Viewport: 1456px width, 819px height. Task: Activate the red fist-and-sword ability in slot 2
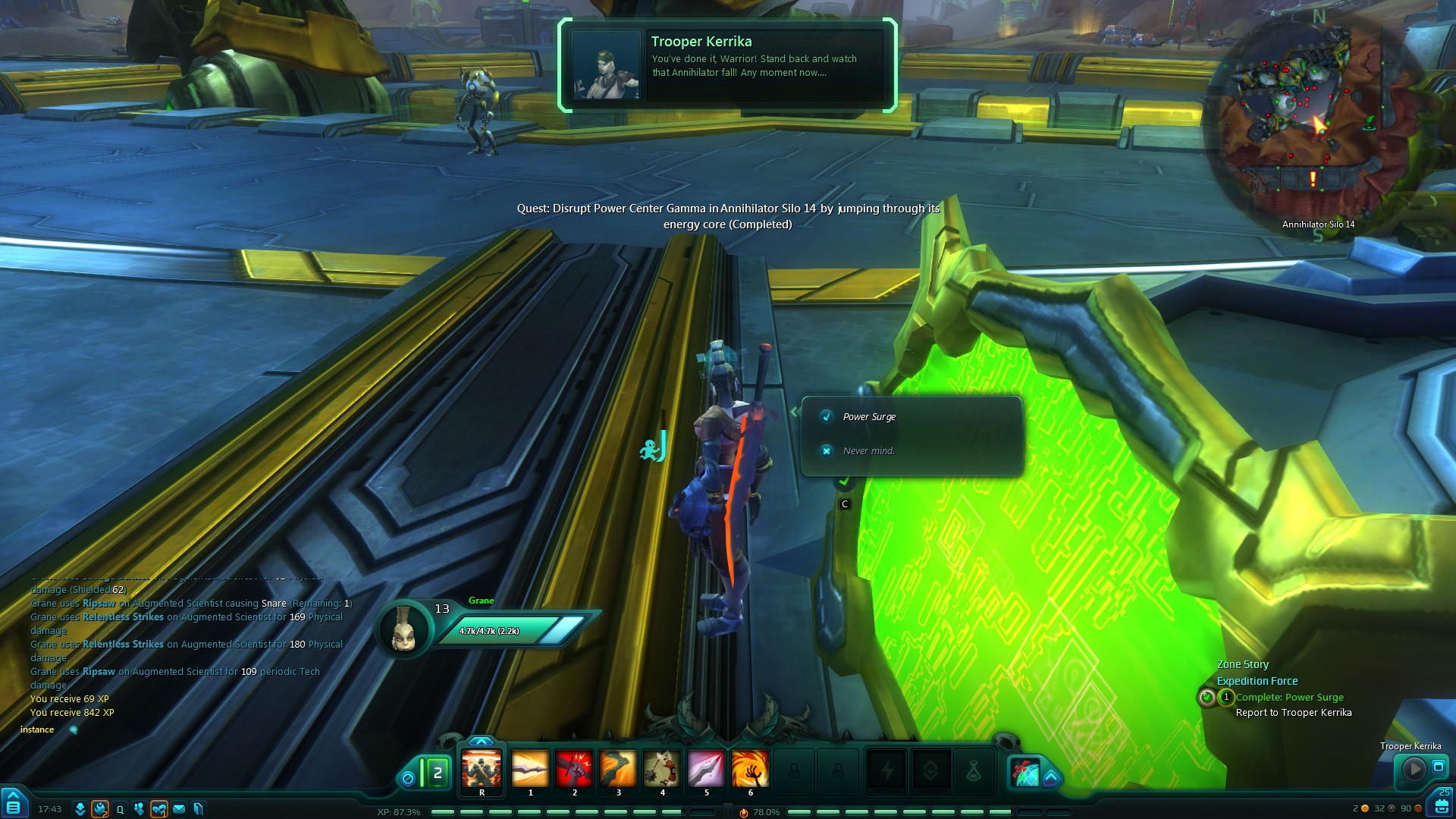(x=574, y=770)
